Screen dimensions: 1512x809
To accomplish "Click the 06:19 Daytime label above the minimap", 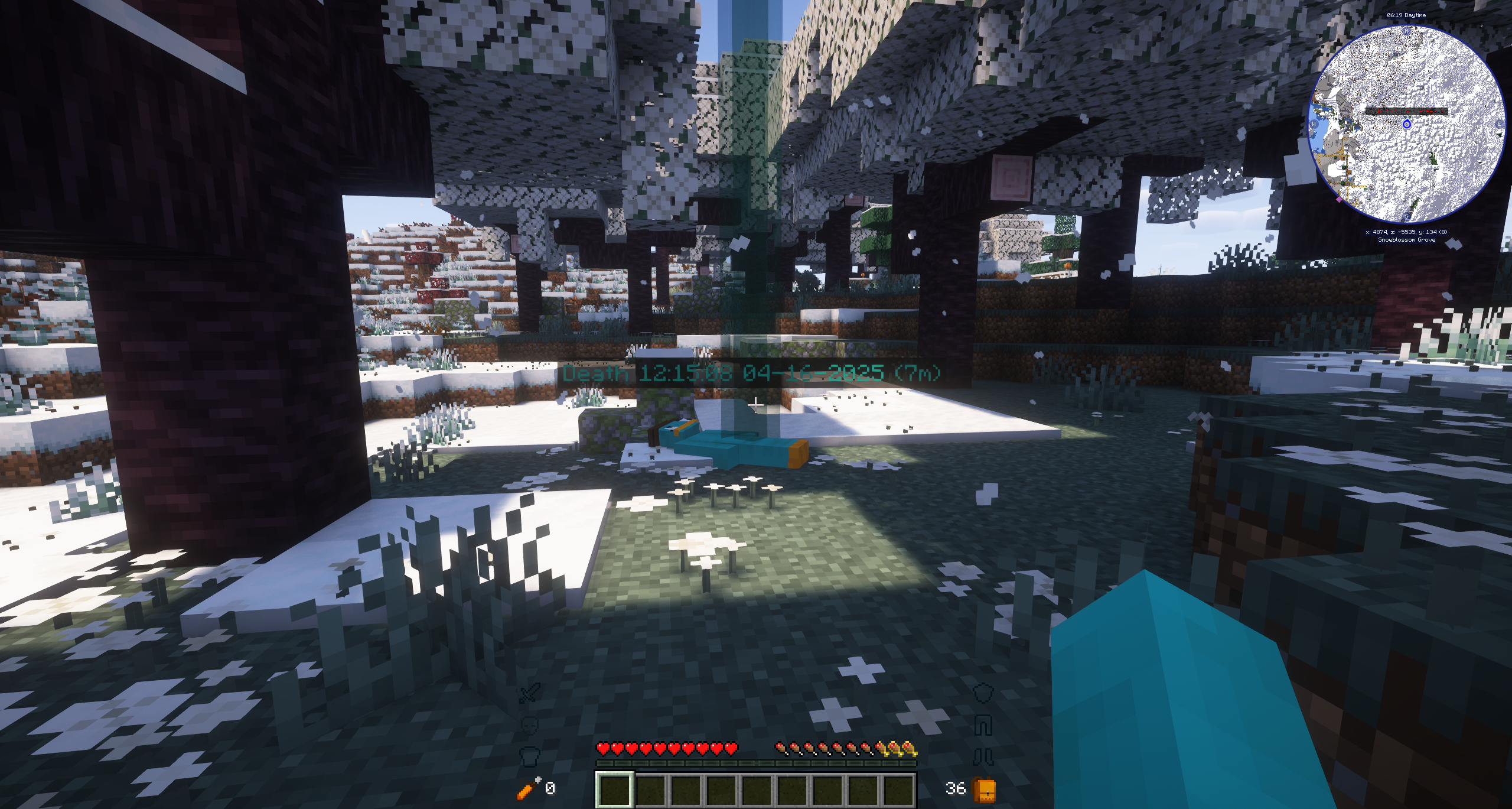I will 1407,15.
